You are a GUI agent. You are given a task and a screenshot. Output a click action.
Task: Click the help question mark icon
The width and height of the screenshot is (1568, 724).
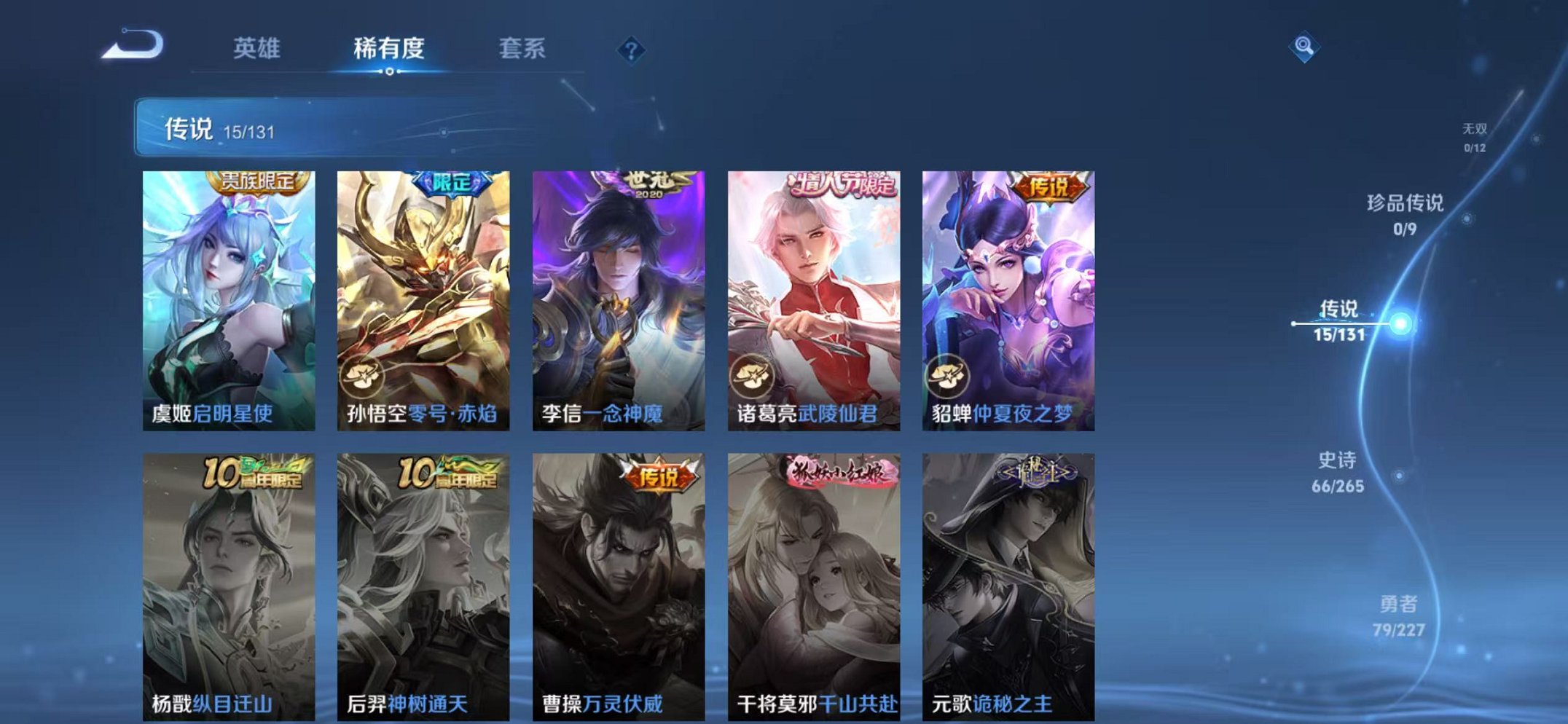[x=631, y=50]
